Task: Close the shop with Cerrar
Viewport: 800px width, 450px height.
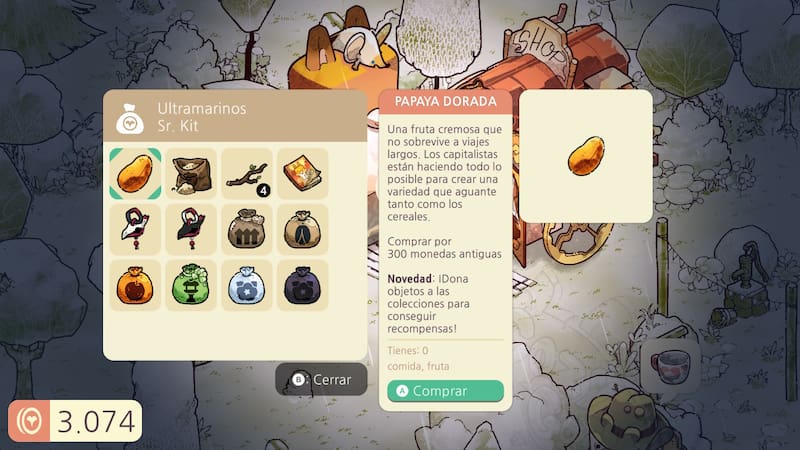Action: (x=321, y=380)
